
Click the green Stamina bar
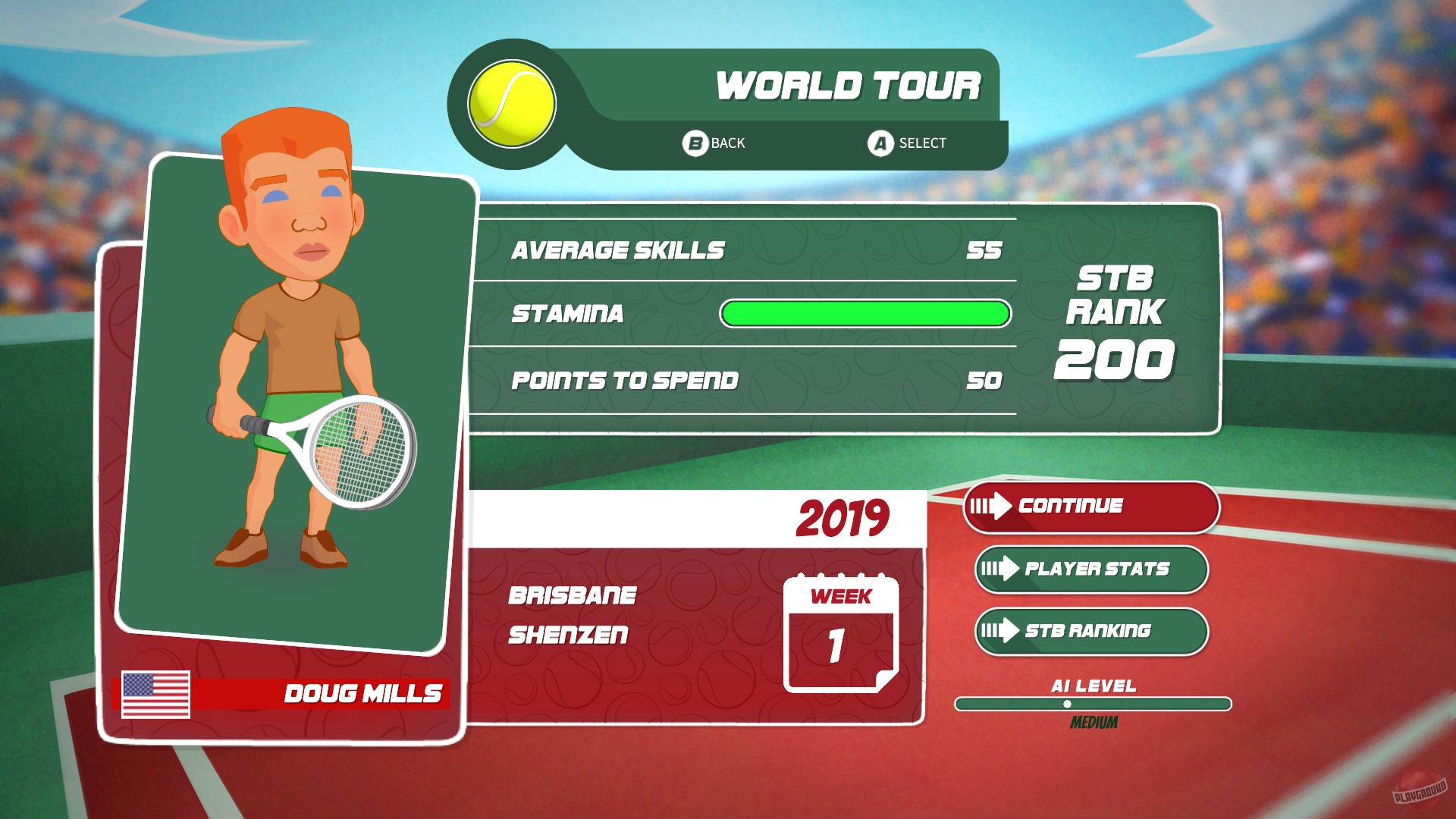coord(864,312)
